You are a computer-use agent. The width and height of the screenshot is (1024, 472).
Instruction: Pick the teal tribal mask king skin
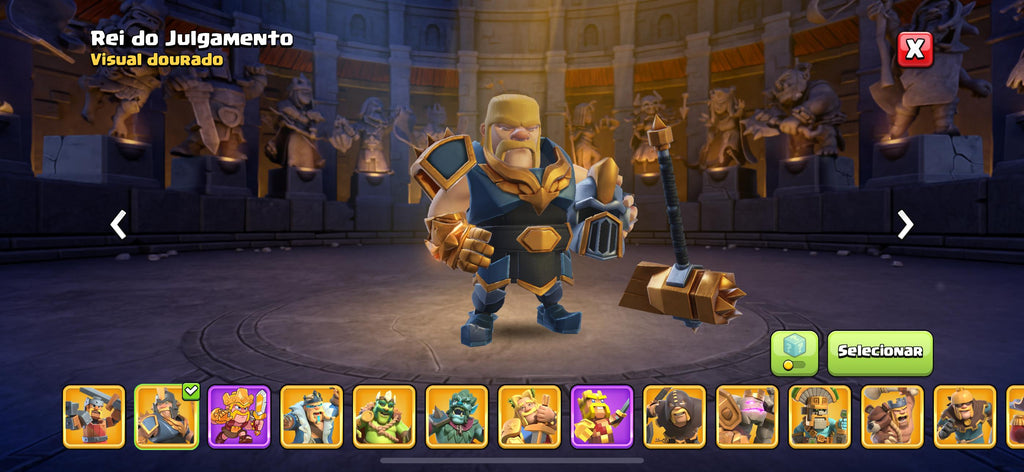(820, 416)
